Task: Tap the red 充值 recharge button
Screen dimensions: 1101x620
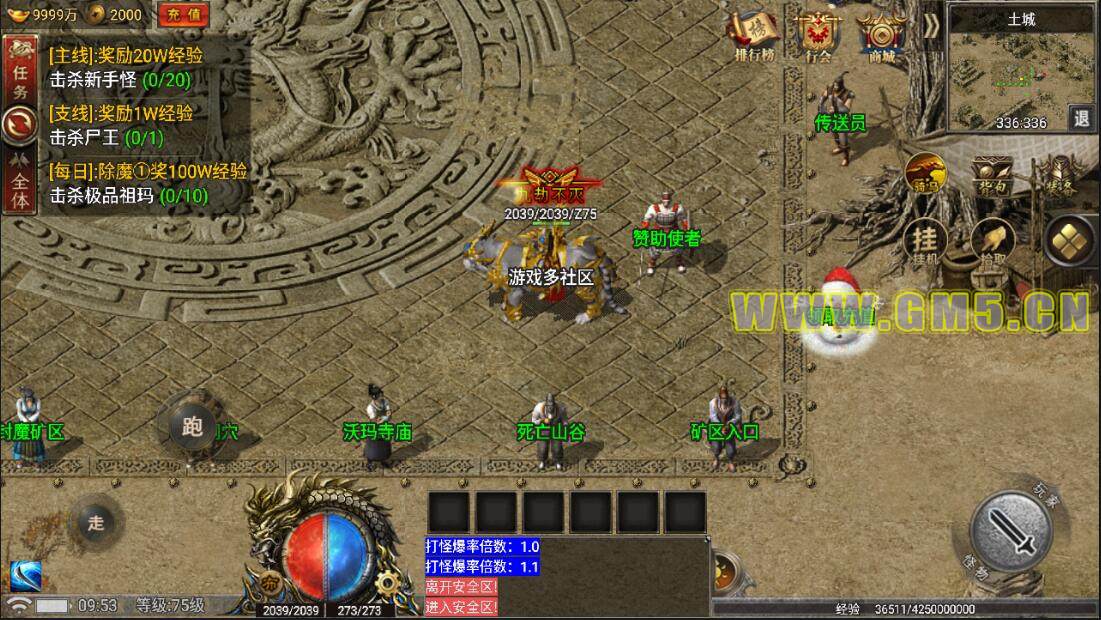Action: [x=183, y=14]
